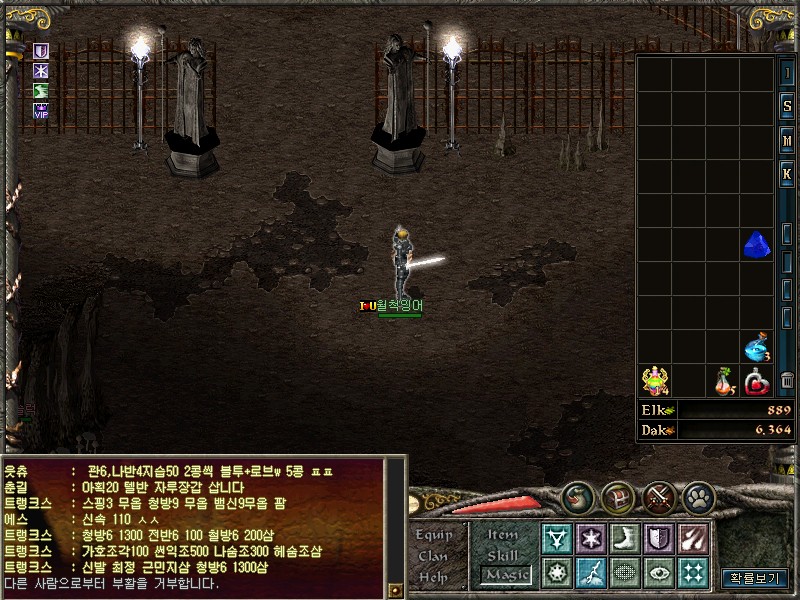Click the VIP crown status icon
The image size is (800, 600).
coord(41,111)
